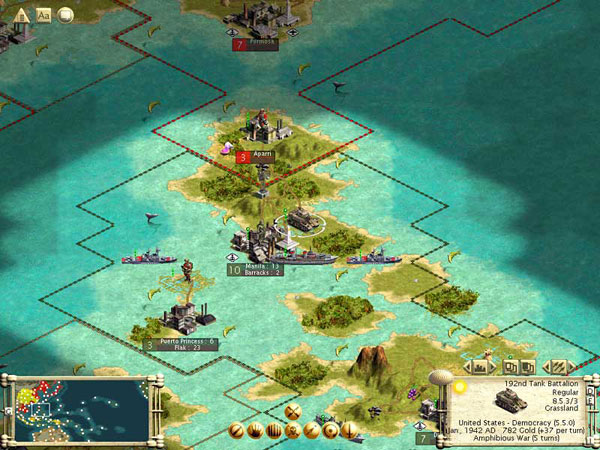This screenshot has height=450, width=600.
Task: Click the Manila city name label
Action: [263, 266]
